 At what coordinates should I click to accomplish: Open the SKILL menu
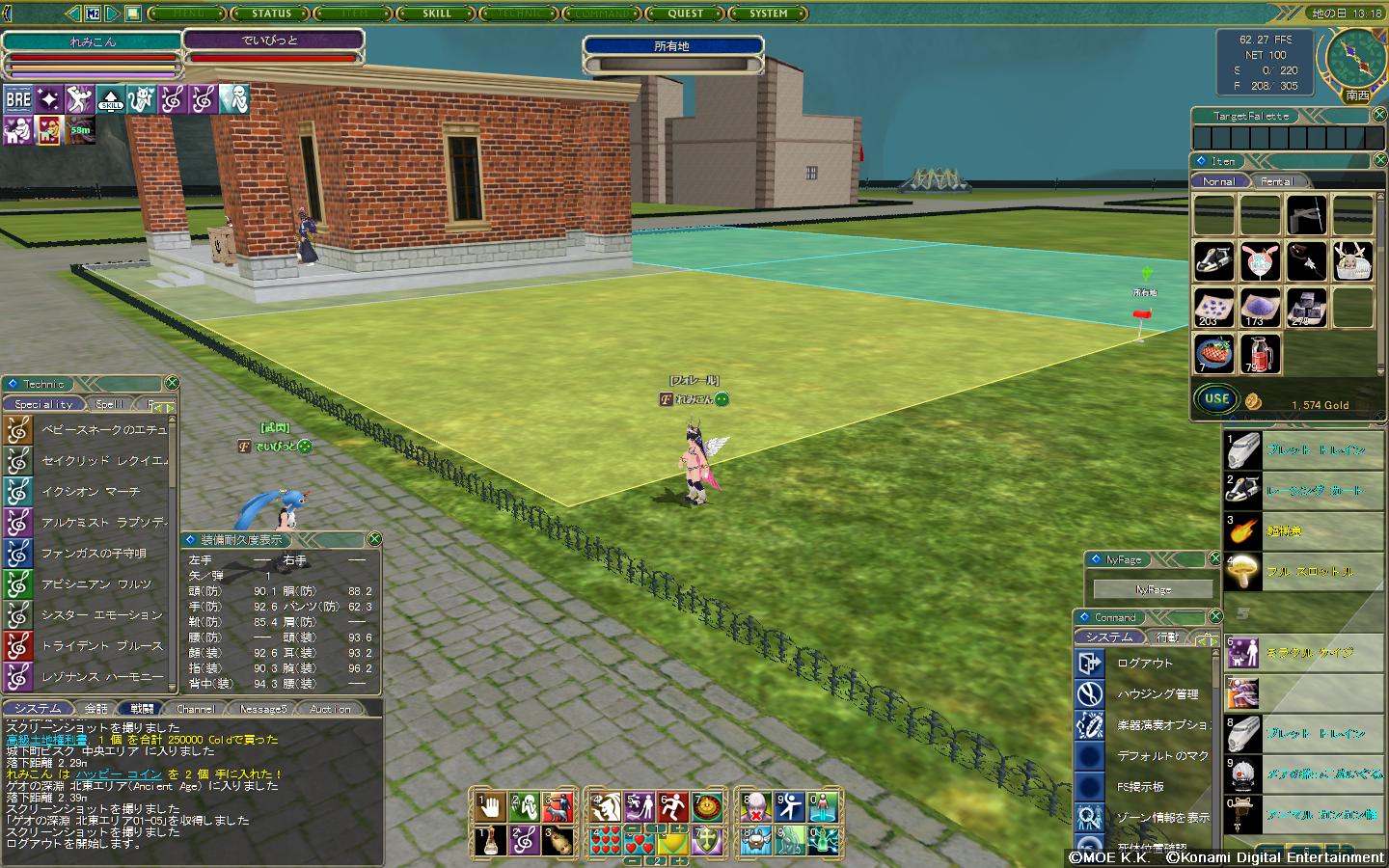pos(437,14)
